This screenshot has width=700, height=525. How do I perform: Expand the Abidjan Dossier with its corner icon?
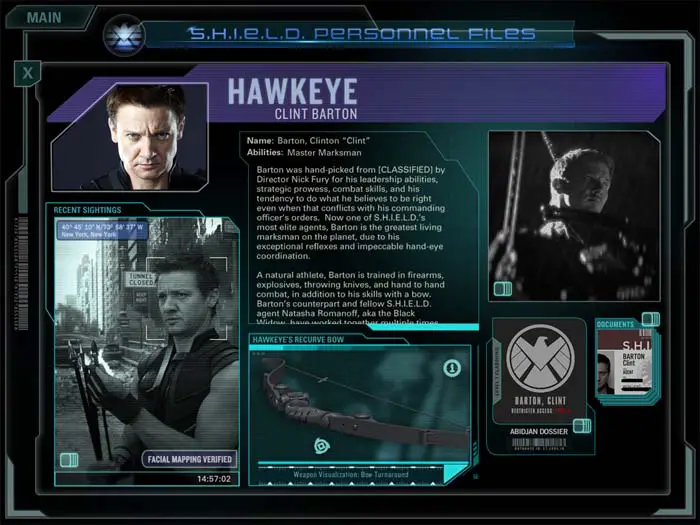(582, 426)
